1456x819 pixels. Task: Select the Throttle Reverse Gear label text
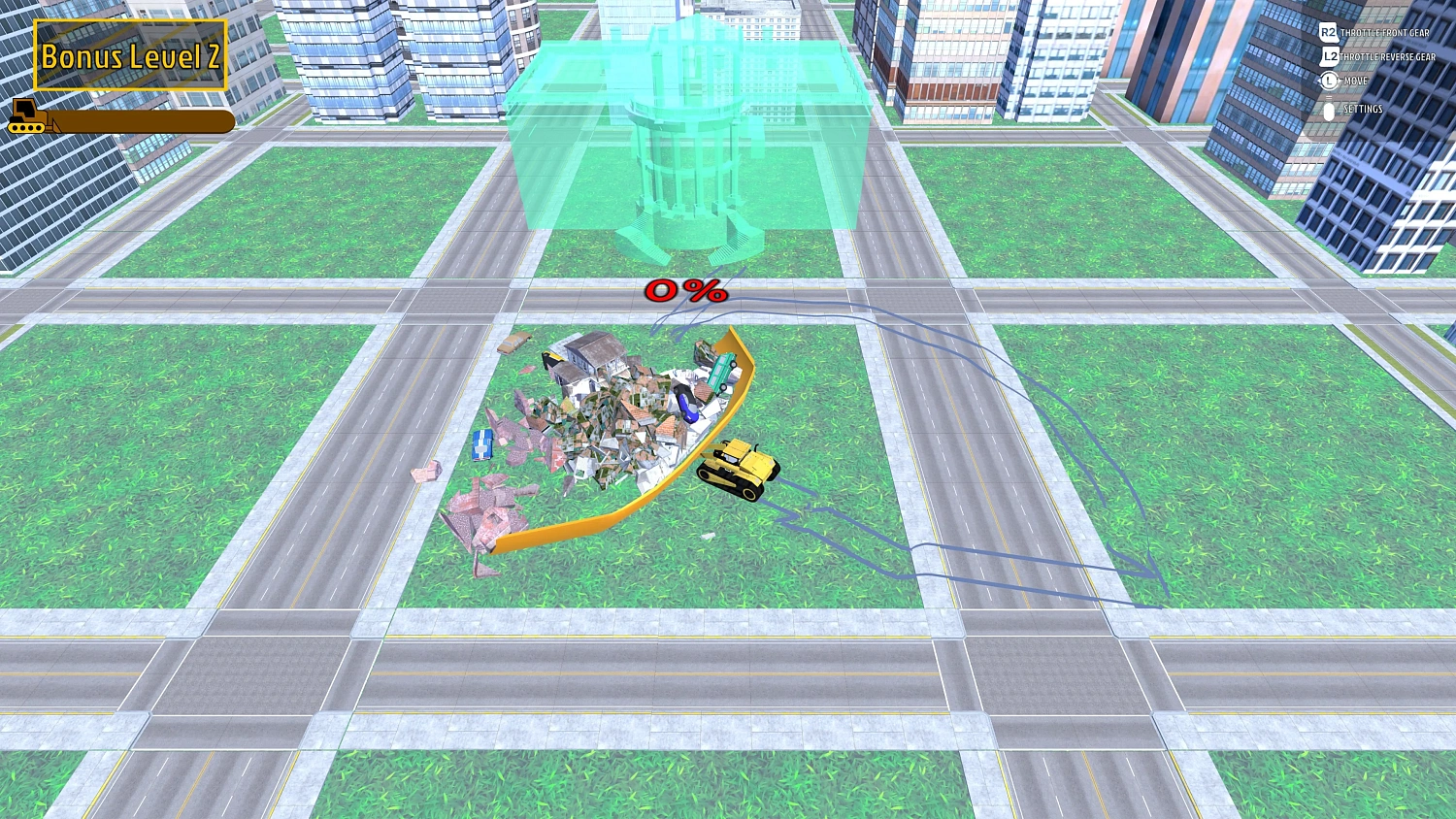click(1386, 56)
